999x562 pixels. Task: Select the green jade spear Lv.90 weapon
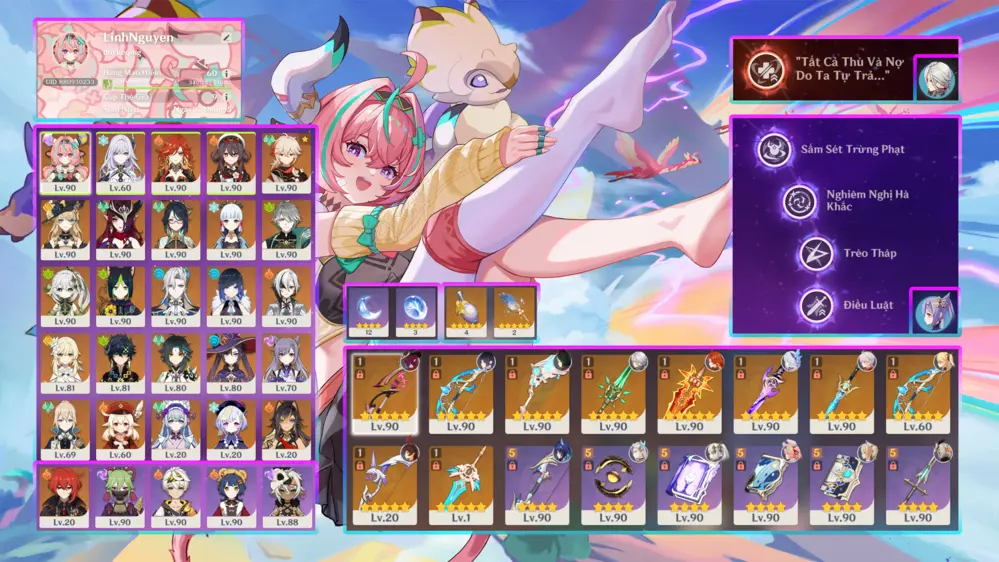click(617, 392)
